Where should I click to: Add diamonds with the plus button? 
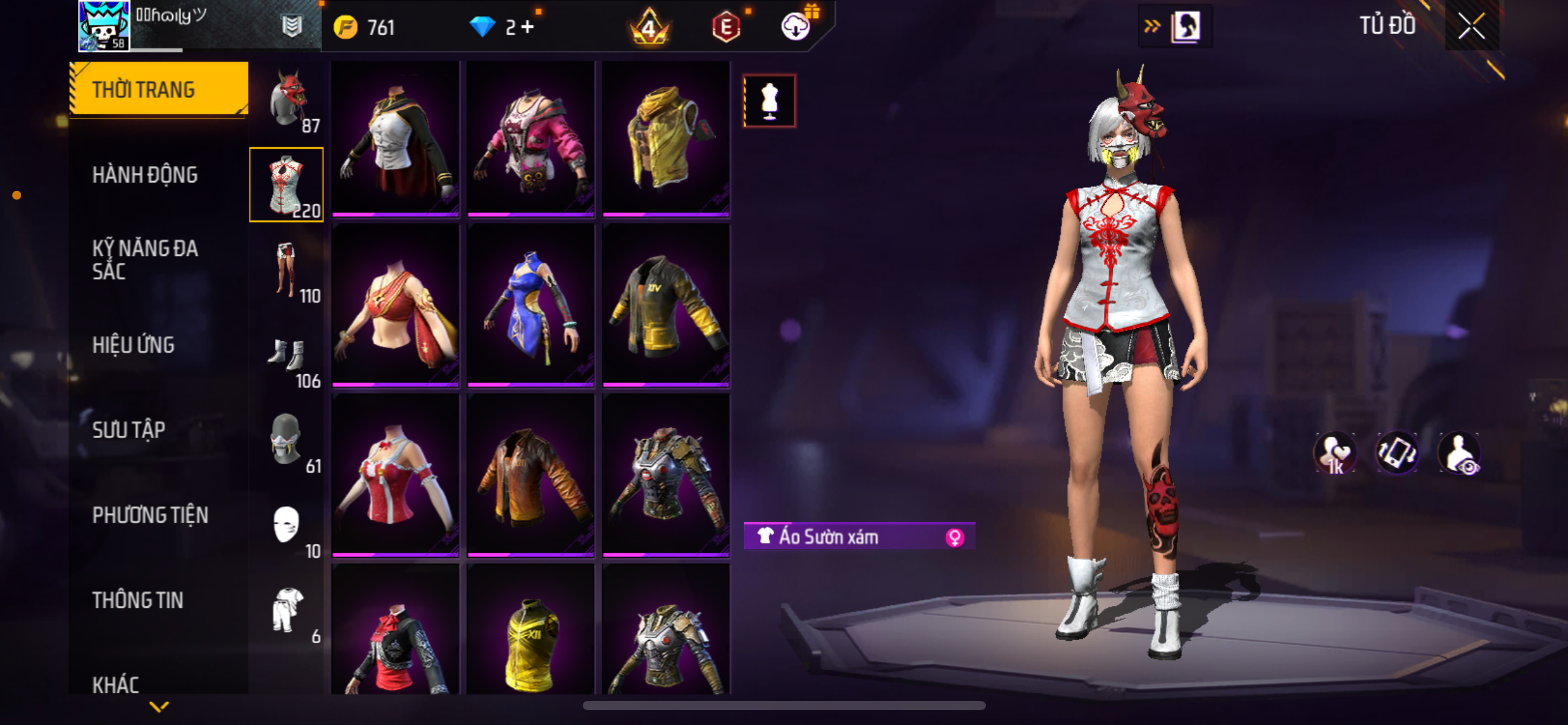pyautogui.click(x=528, y=27)
